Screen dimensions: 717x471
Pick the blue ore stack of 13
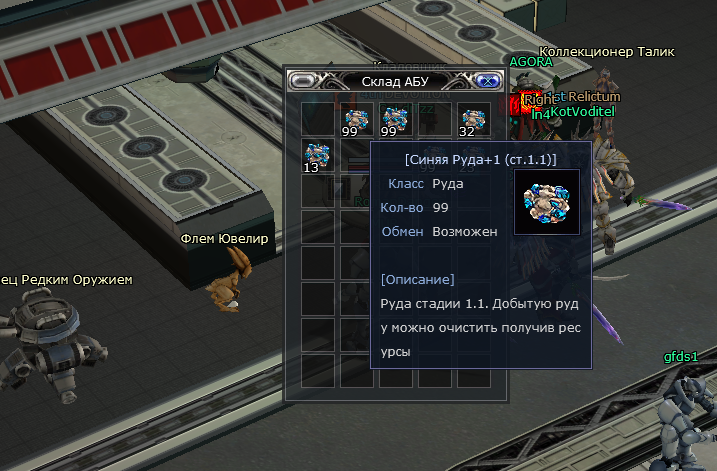point(317,155)
